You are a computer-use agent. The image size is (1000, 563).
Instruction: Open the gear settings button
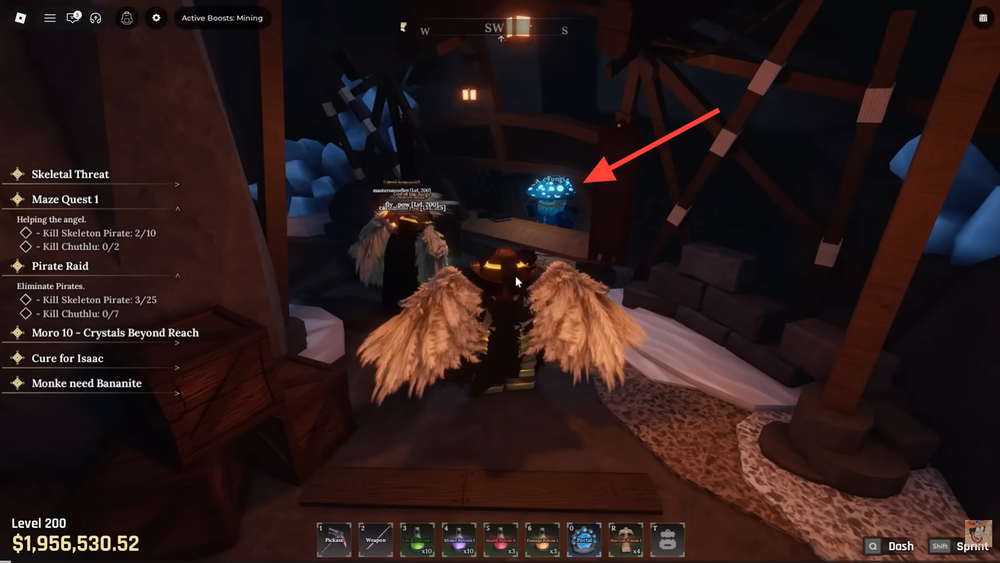tap(156, 18)
